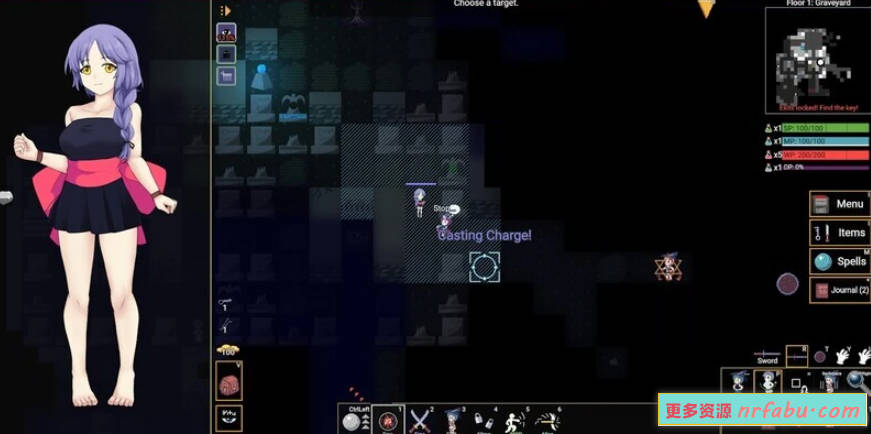The width and height of the screenshot is (871, 434).
Task: Select the crossed swords skill in slot 2
Action: [x=420, y=420]
